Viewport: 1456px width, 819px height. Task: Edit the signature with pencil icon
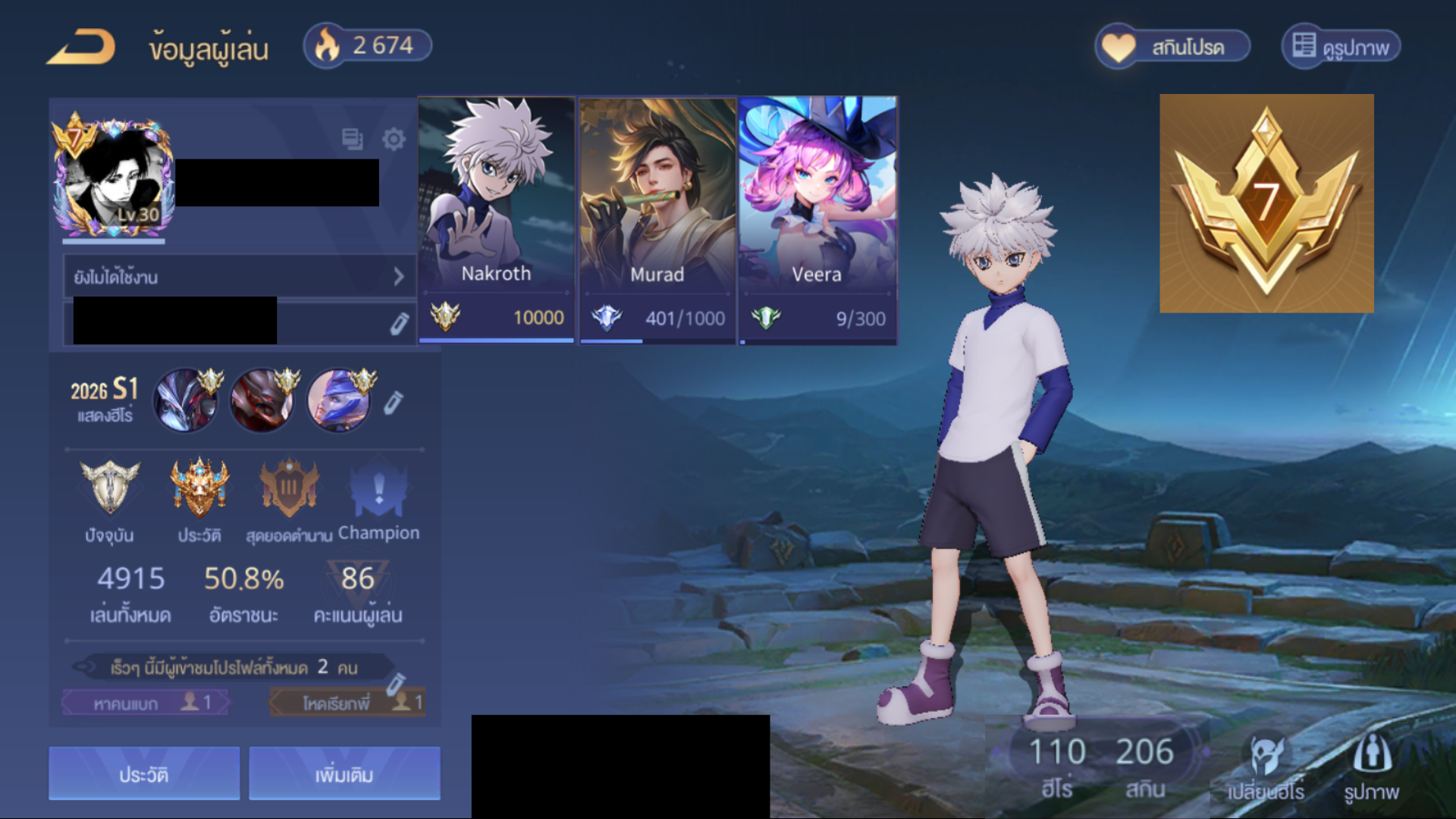399,324
